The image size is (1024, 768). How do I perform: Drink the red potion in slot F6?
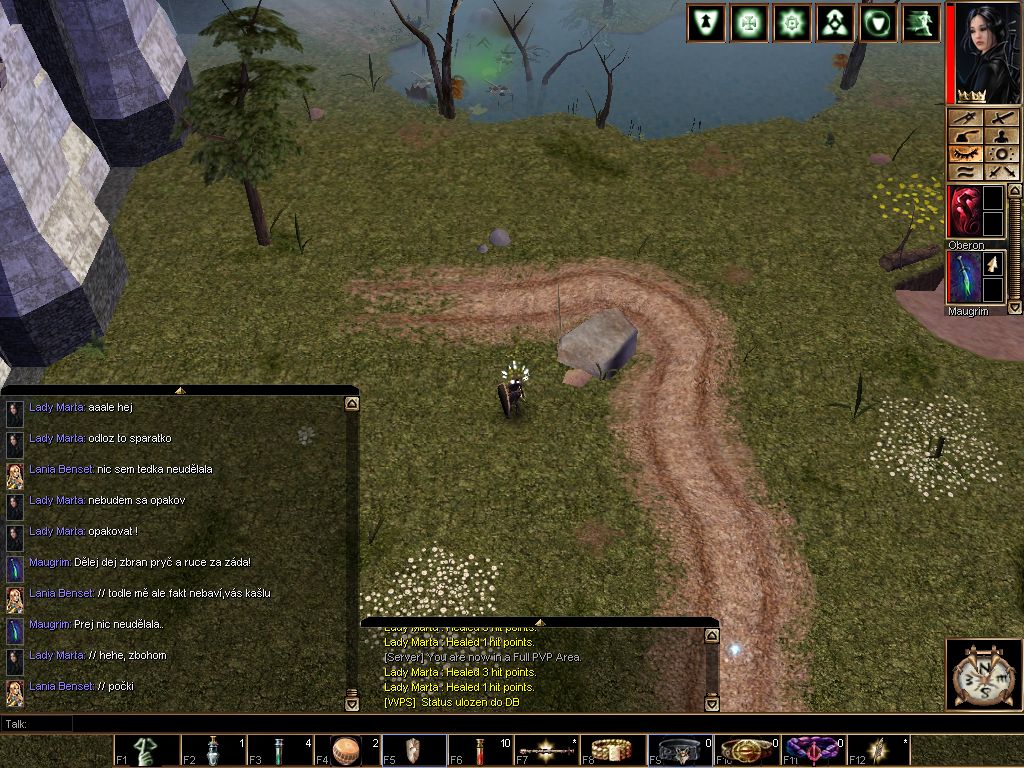(480, 751)
